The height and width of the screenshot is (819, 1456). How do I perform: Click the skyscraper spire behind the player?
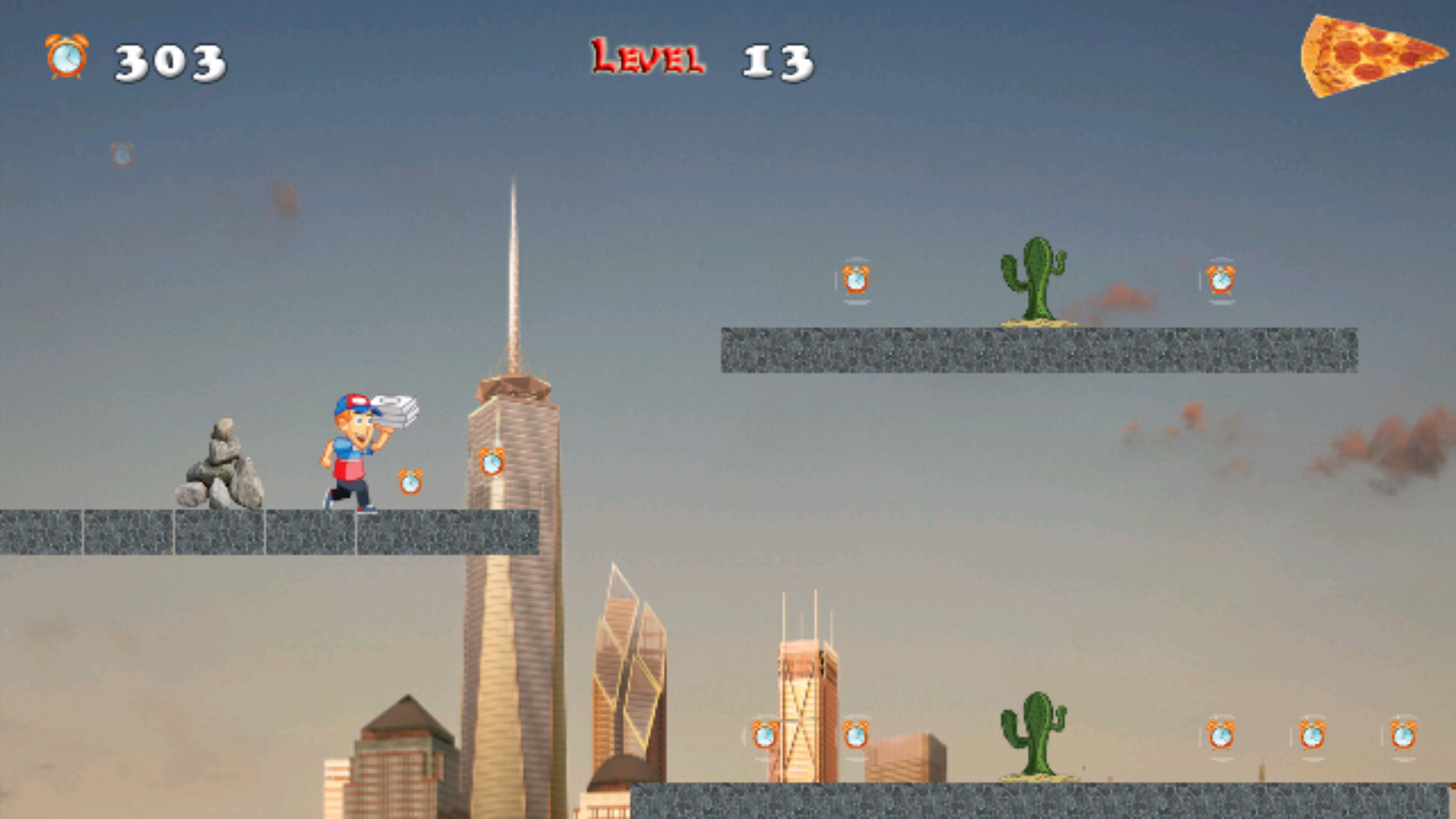(x=515, y=273)
